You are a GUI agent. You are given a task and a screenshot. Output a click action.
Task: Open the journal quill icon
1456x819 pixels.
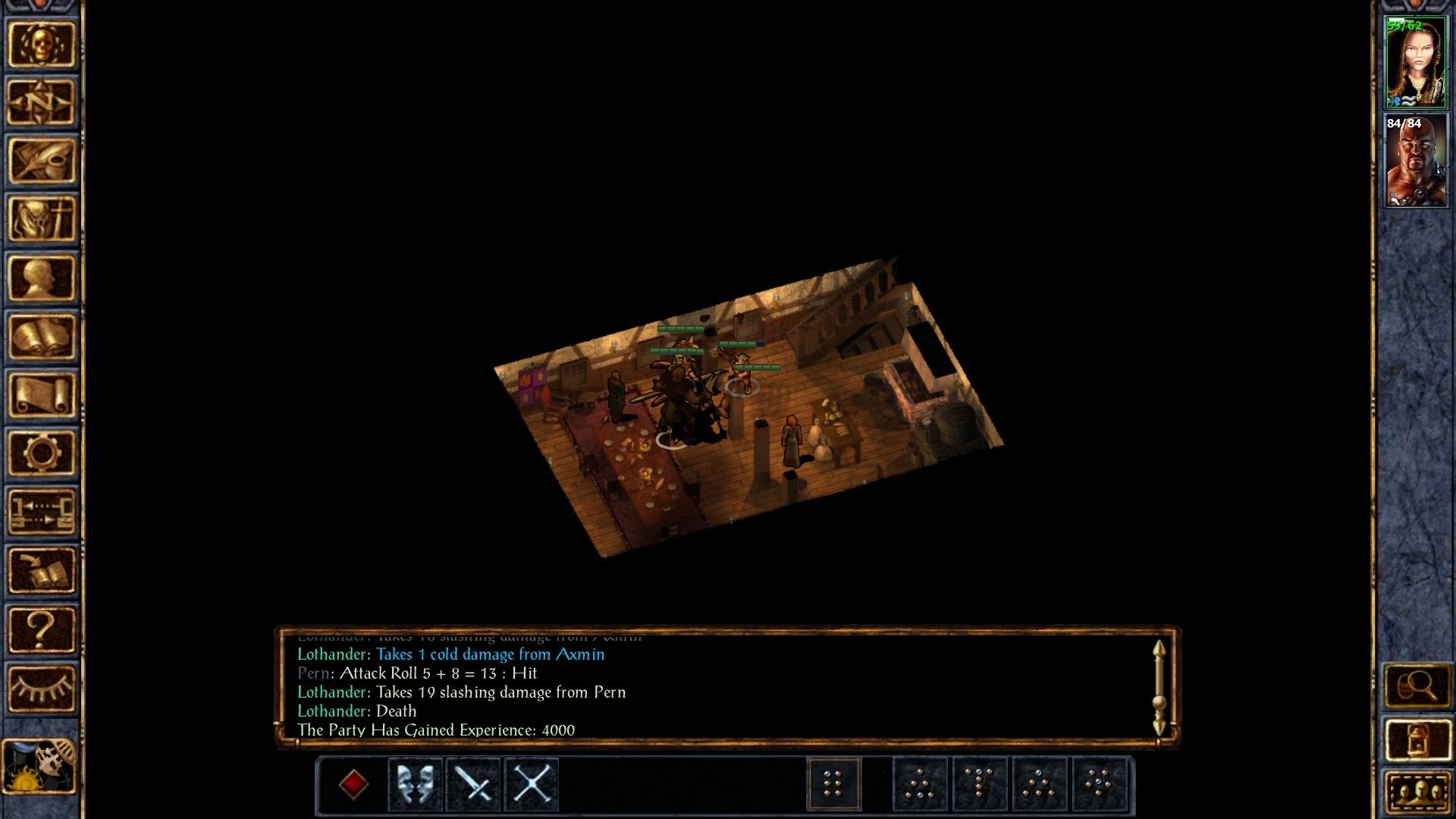(x=42, y=161)
